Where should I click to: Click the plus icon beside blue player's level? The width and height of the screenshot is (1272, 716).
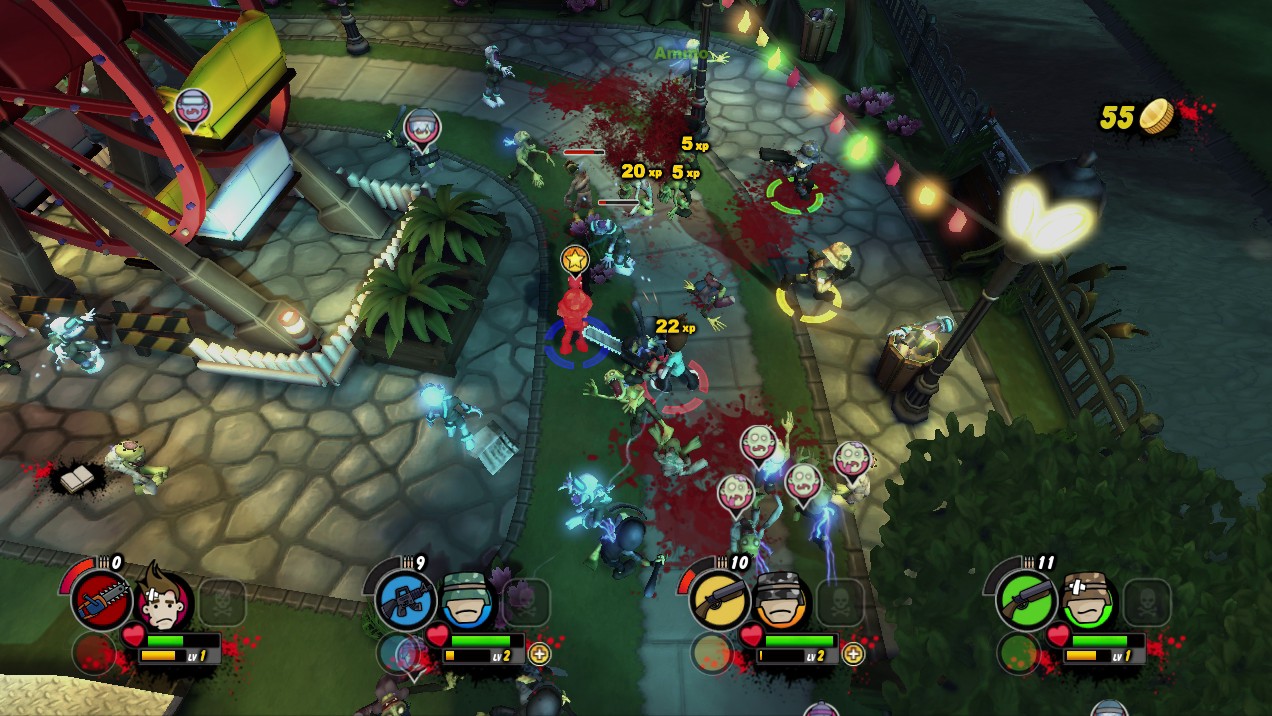(x=539, y=655)
